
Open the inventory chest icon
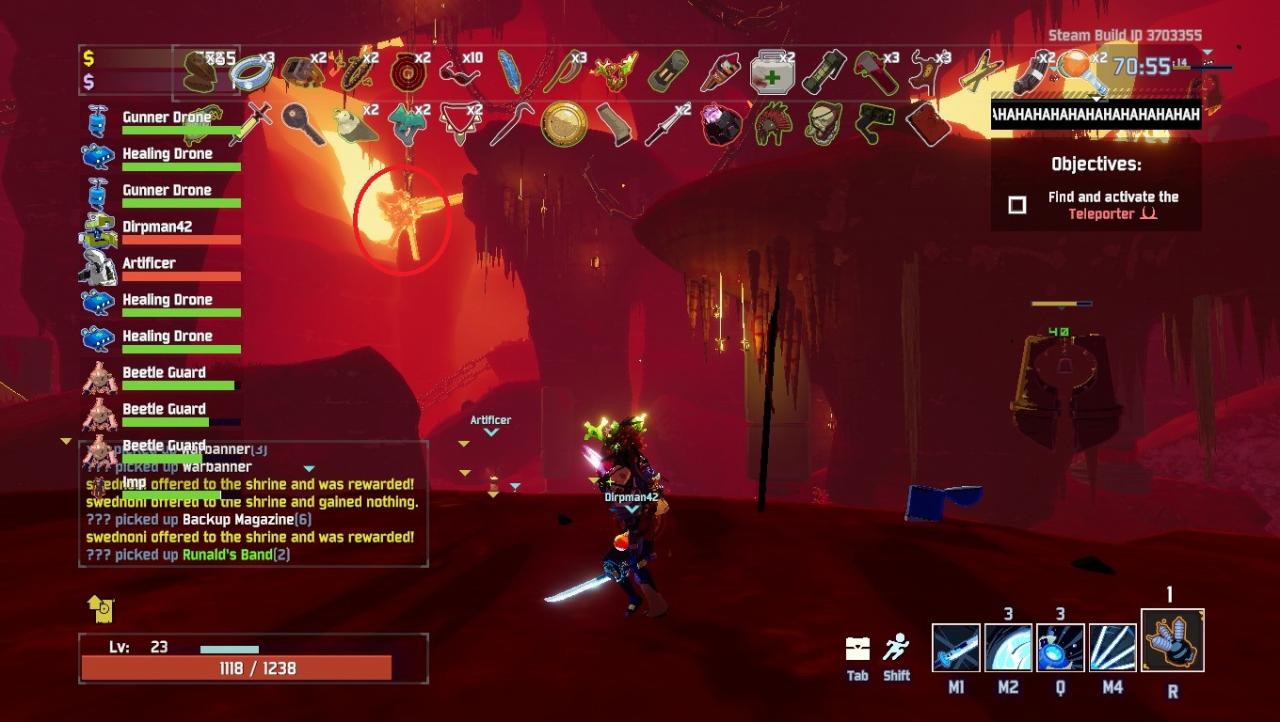[x=857, y=649]
